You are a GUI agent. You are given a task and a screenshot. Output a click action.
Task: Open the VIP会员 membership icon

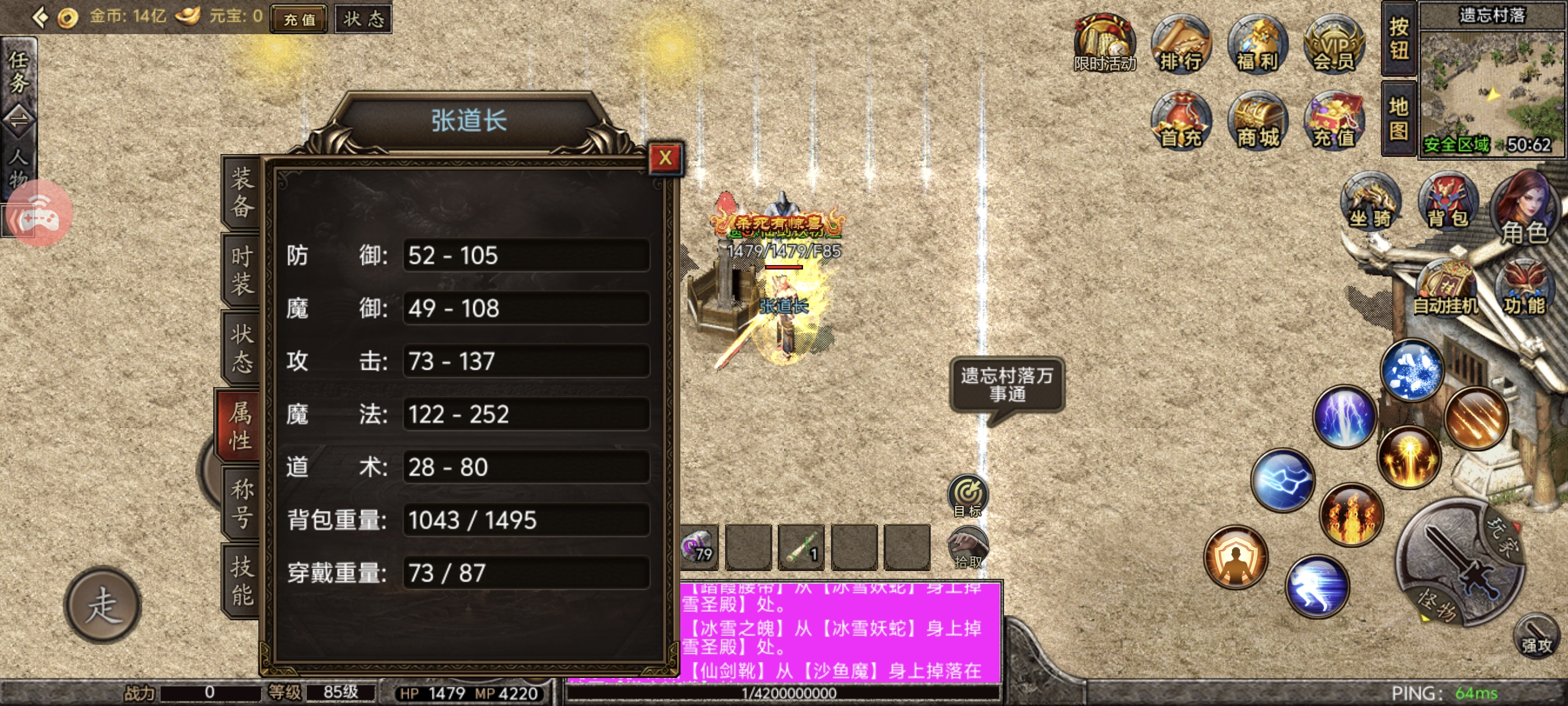coord(1333,44)
